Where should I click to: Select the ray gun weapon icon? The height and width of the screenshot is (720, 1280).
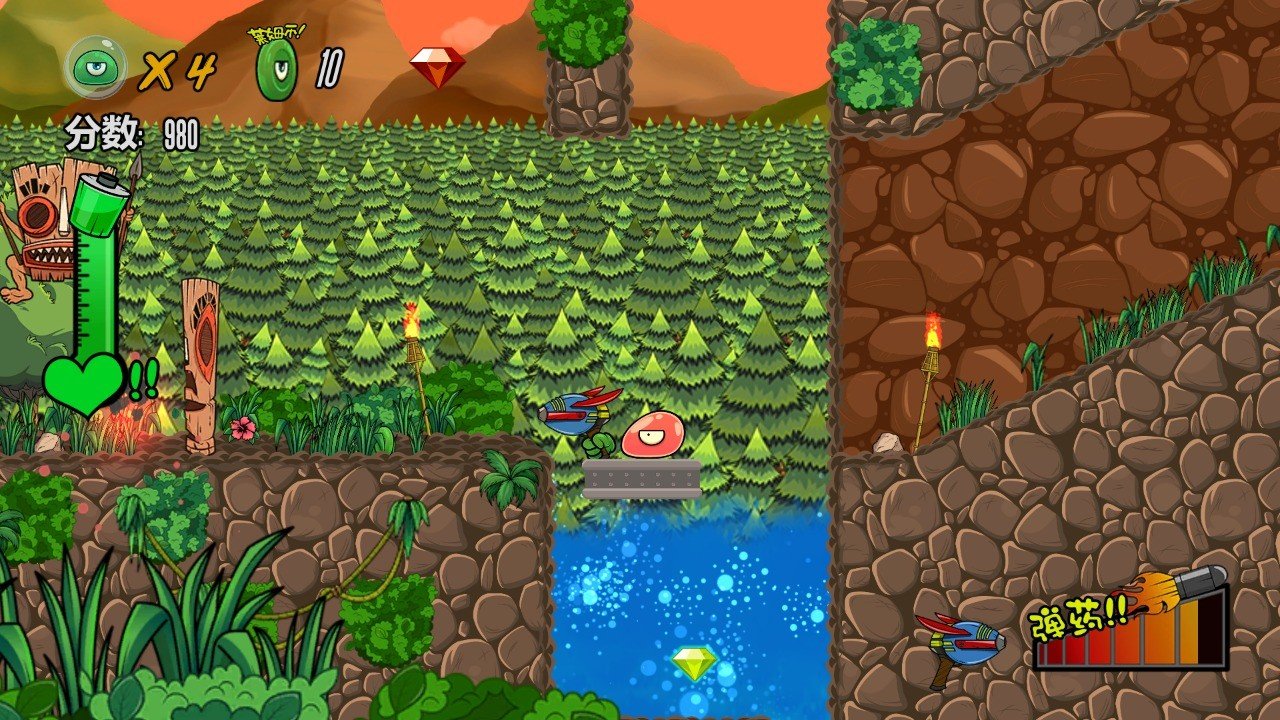(x=960, y=645)
